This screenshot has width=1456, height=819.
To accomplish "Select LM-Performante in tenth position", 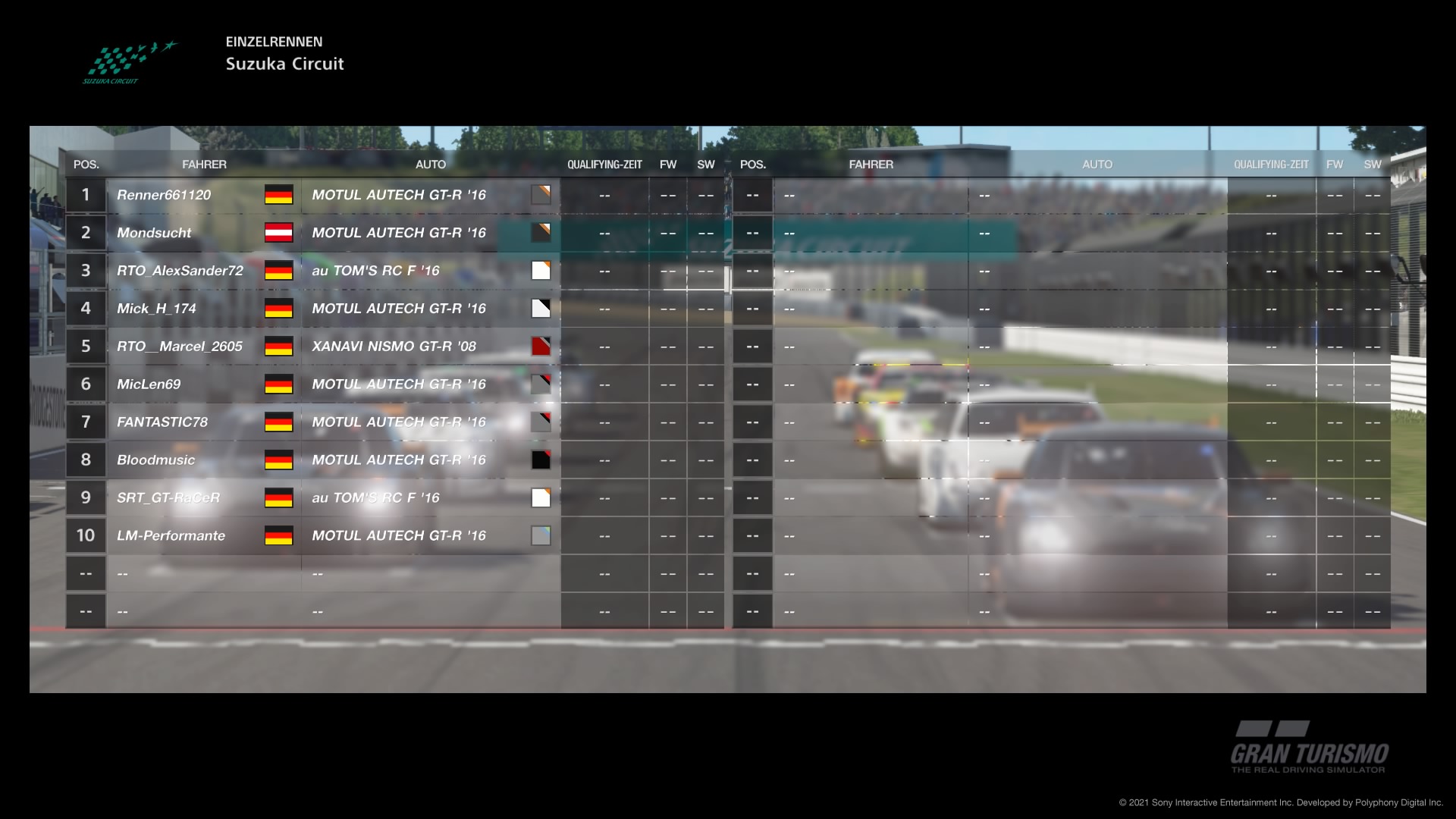I will 171,536.
